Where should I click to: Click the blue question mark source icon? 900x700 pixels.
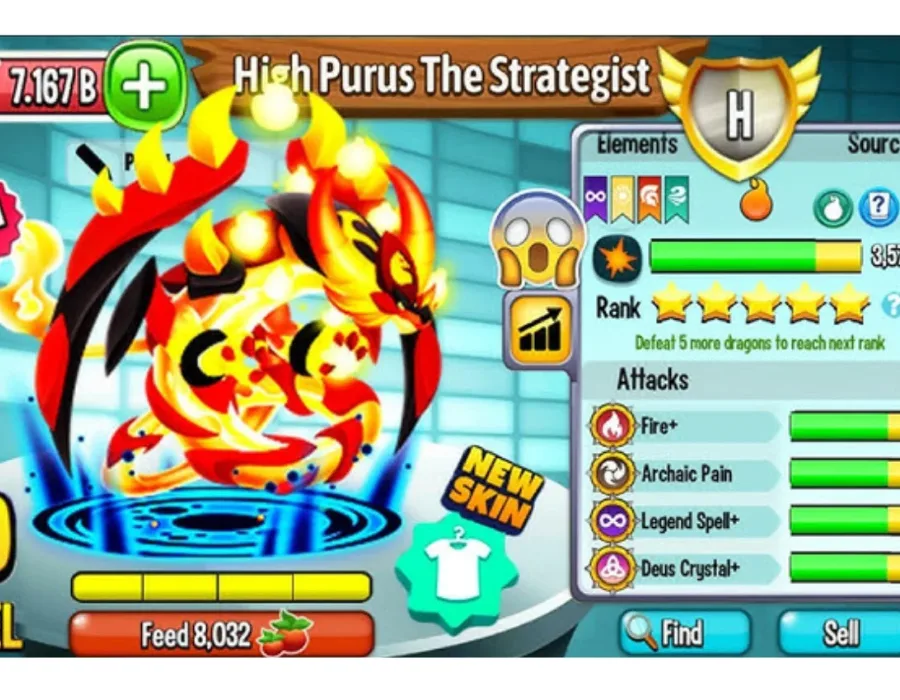879,207
